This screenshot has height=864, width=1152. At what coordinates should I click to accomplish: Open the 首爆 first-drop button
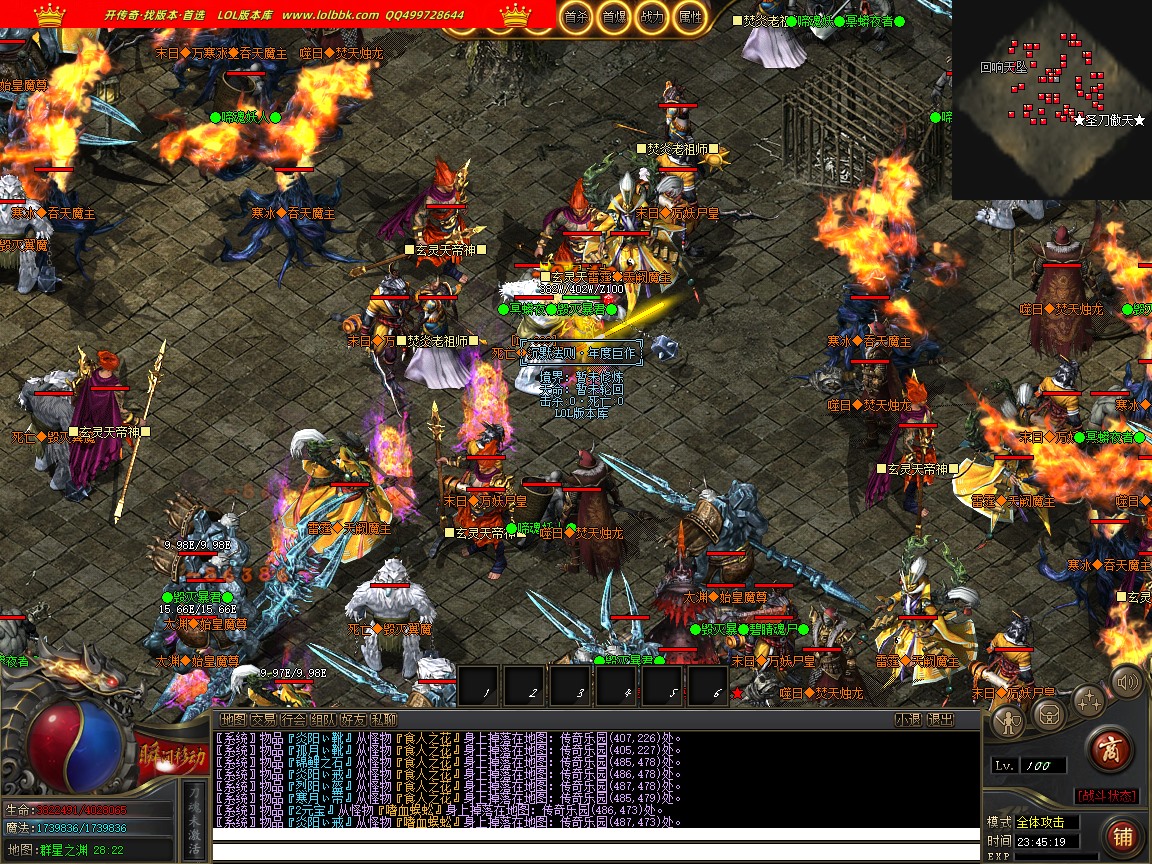[614, 17]
